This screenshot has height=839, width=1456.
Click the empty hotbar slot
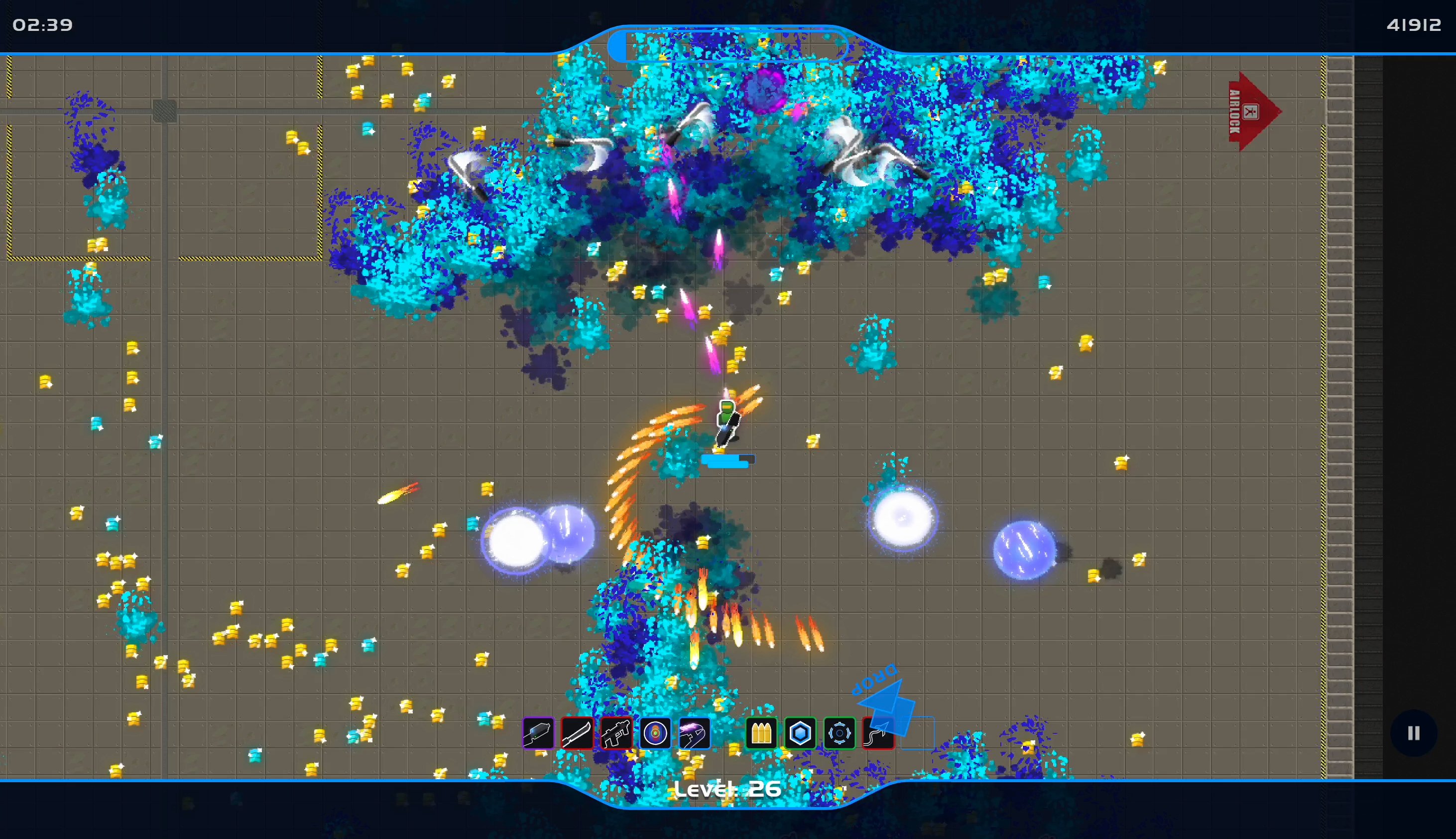[917, 733]
